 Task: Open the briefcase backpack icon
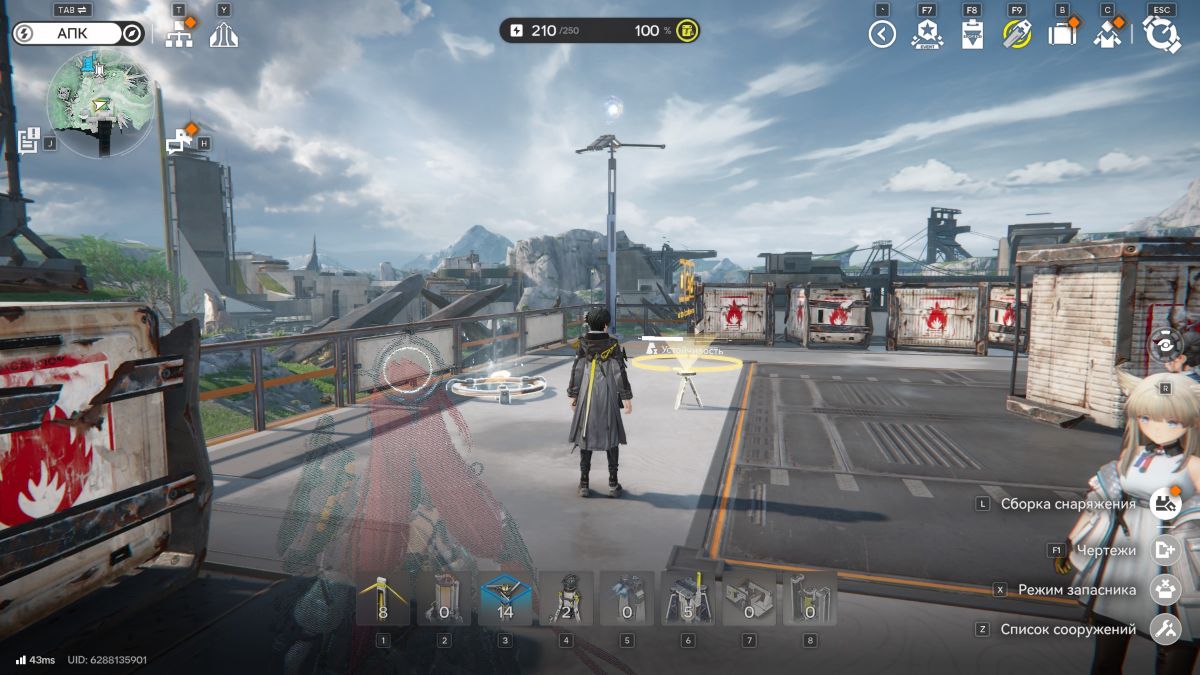coord(1062,34)
